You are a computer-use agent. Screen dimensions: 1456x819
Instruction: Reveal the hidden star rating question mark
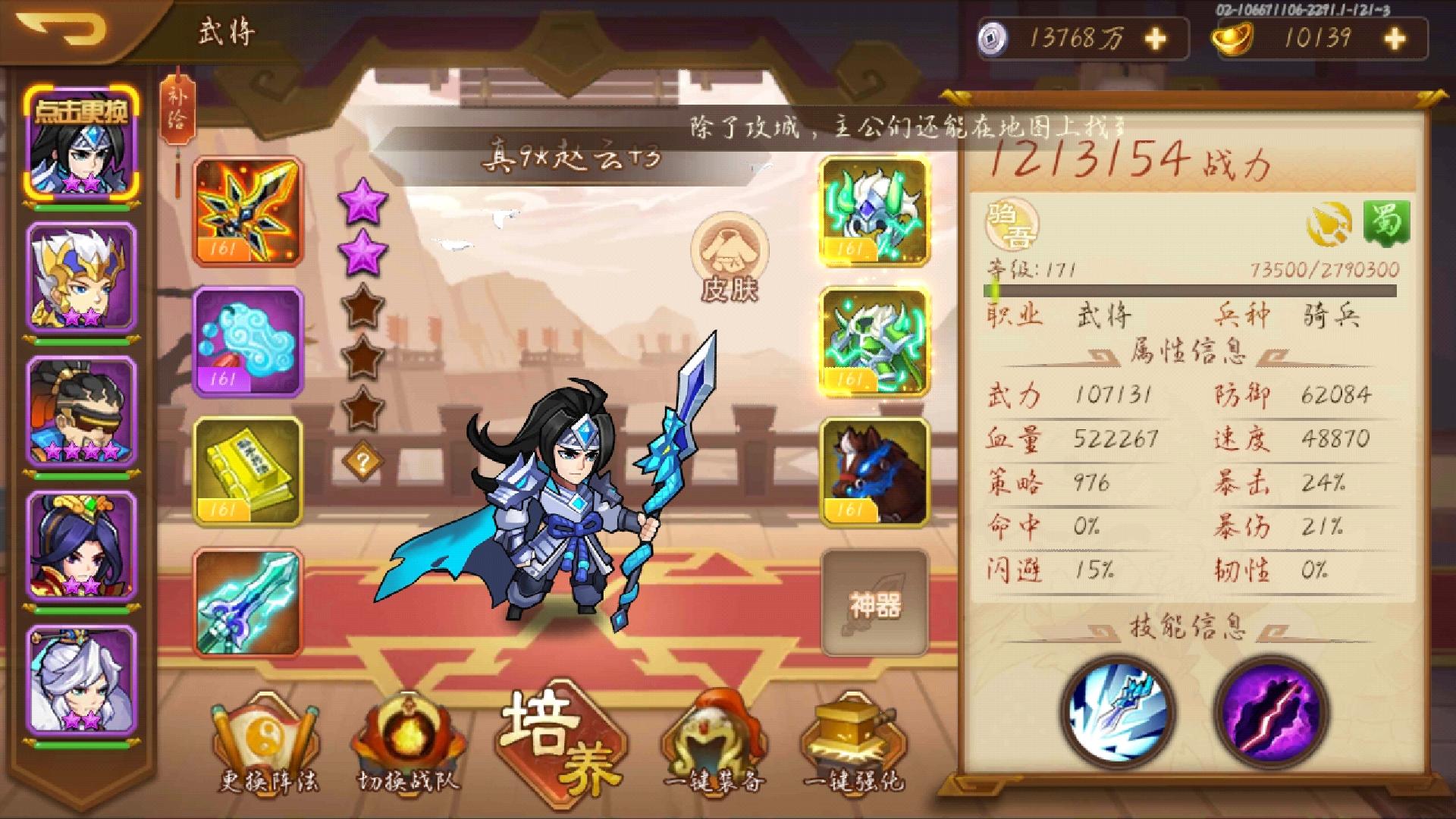coord(362,460)
